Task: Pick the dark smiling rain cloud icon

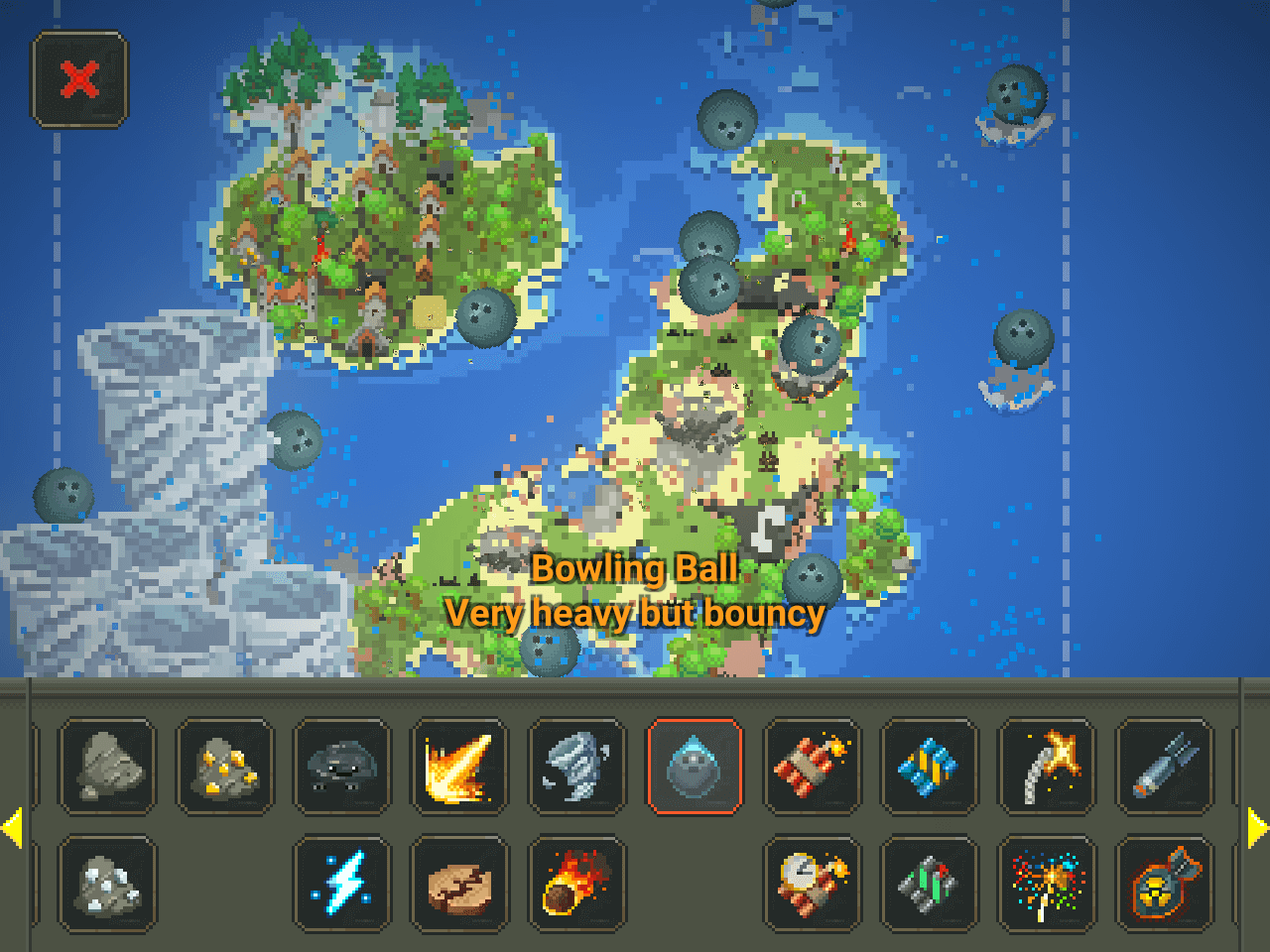Action: point(342,767)
